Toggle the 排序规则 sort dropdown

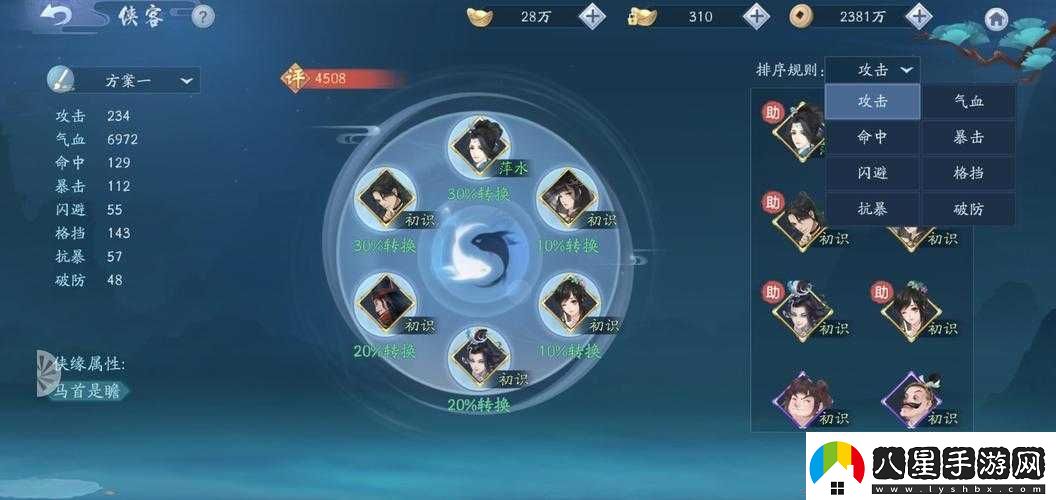click(x=874, y=70)
